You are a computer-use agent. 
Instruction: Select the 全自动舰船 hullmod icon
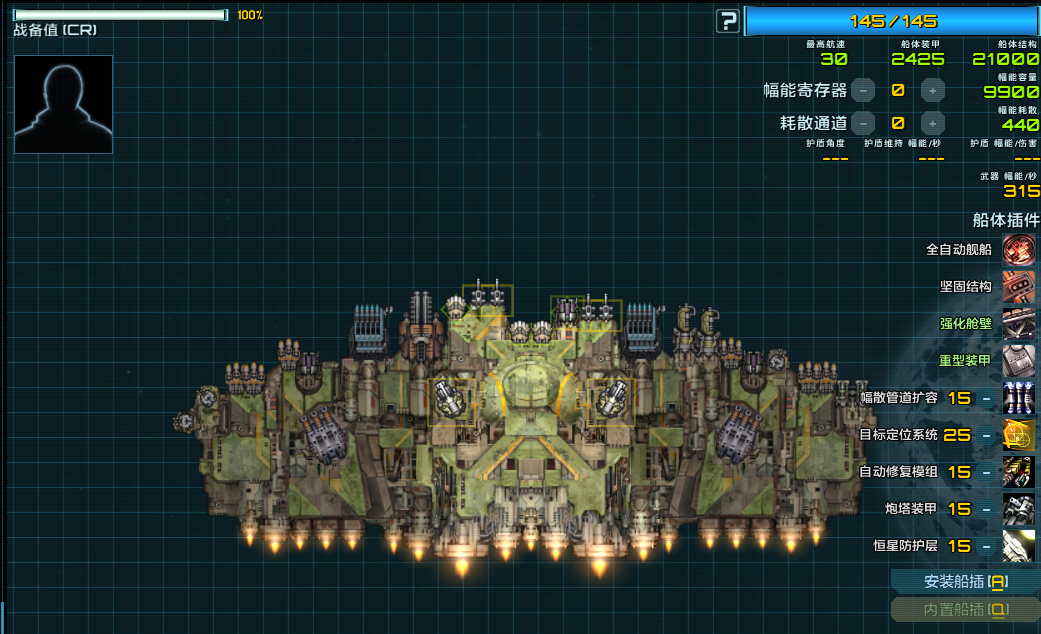pyautogui.click(x=1019, y=250)
